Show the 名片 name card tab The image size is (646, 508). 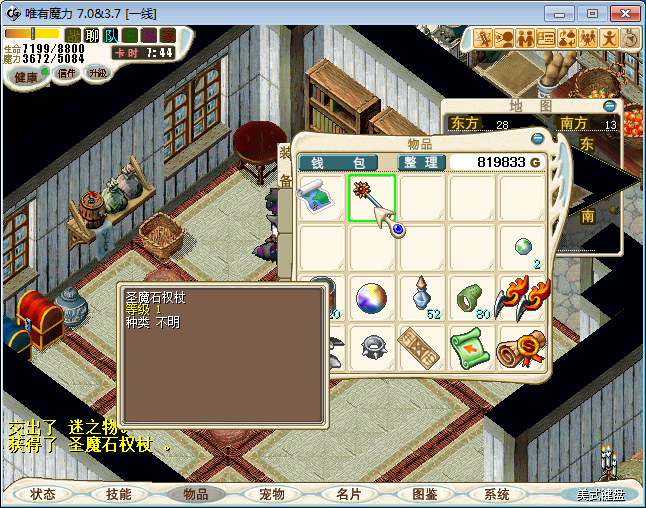click(x=348, y=494)
